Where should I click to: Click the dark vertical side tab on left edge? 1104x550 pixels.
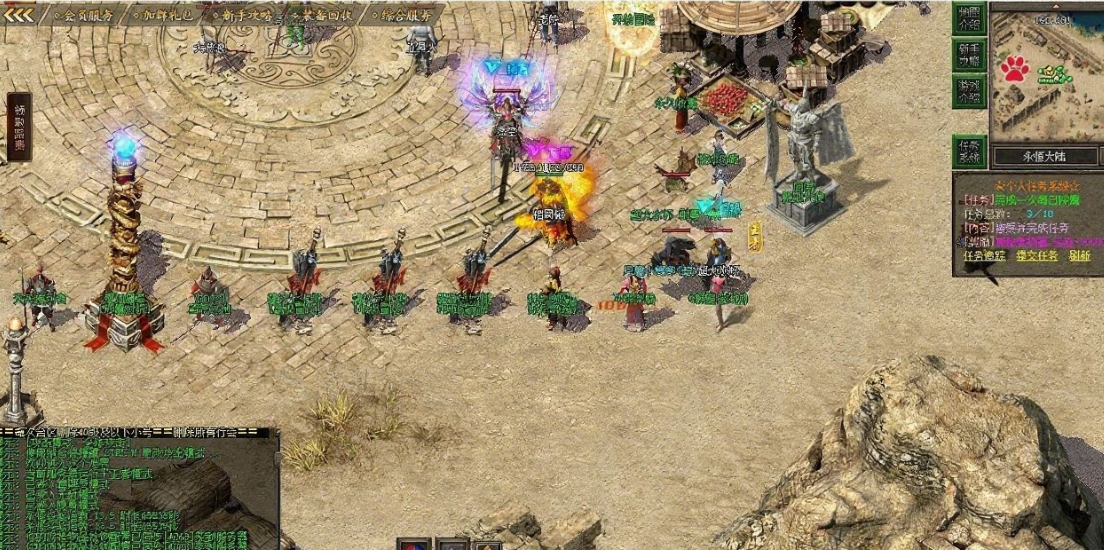coord(18,127)
